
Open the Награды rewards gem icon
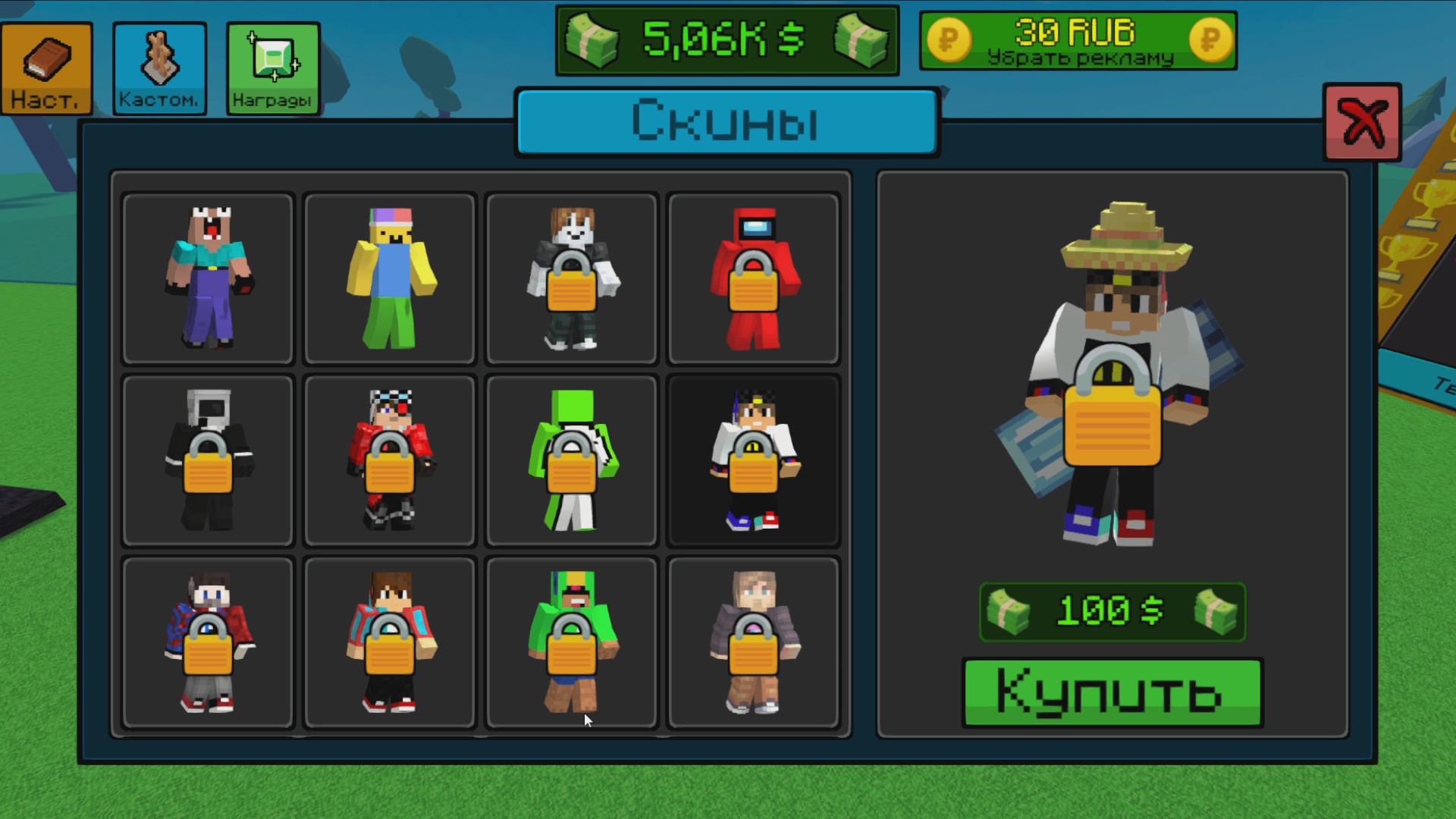click(x=272, y=68)
